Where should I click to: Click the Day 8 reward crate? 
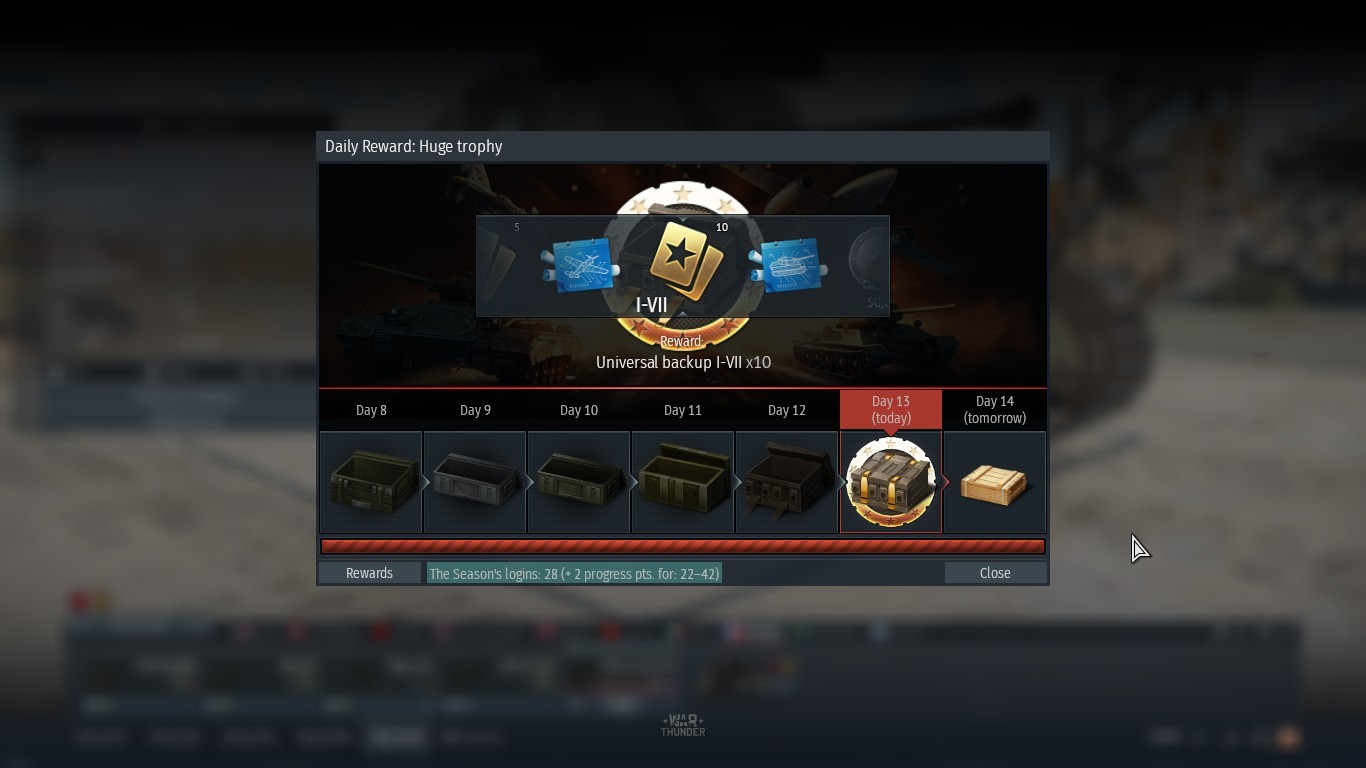[x=371, y=483]
